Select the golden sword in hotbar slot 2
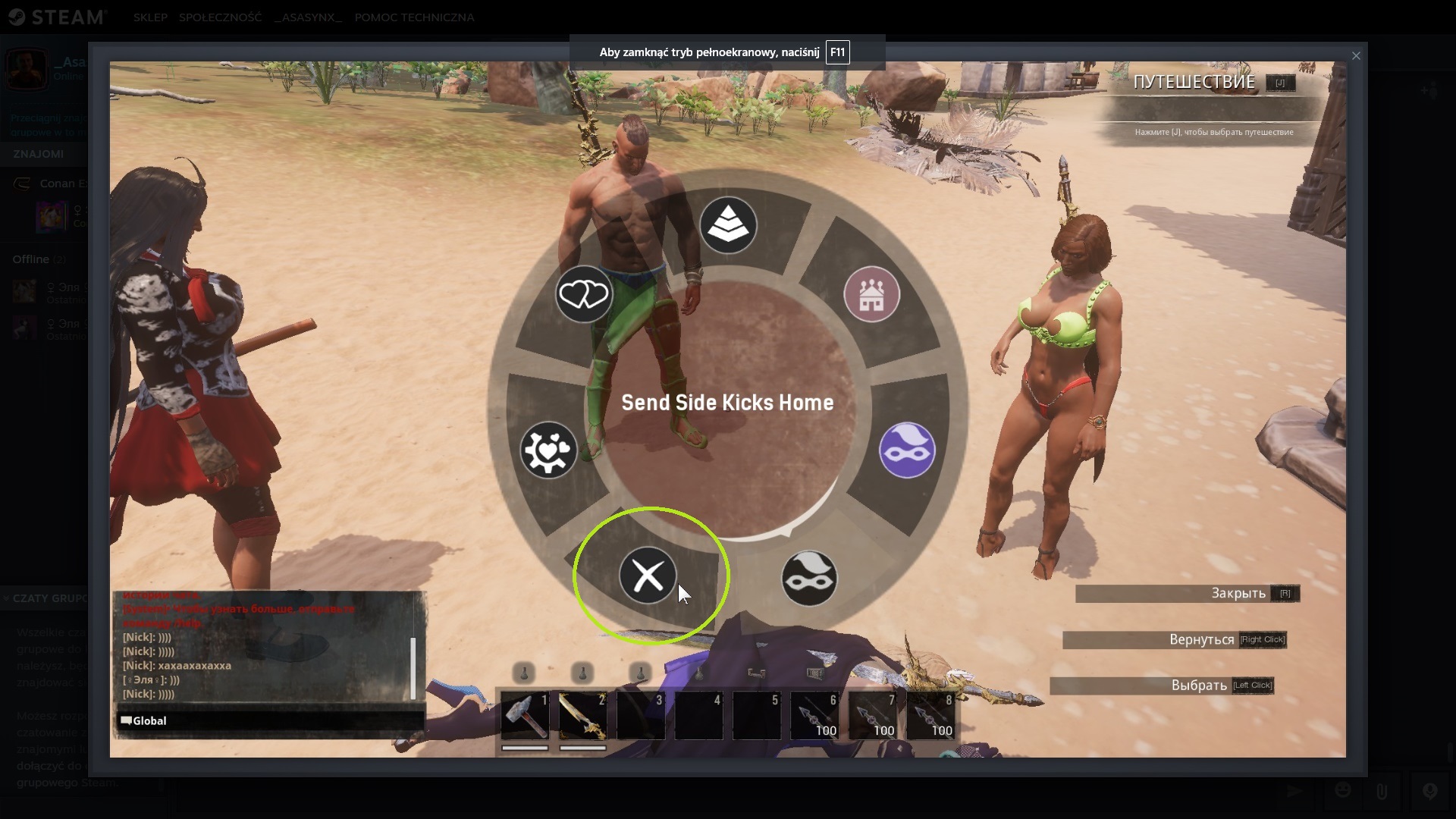Image resolution: width=1456 pixels, height=819 pixels. pyautogui.click(x=582, y=716)
